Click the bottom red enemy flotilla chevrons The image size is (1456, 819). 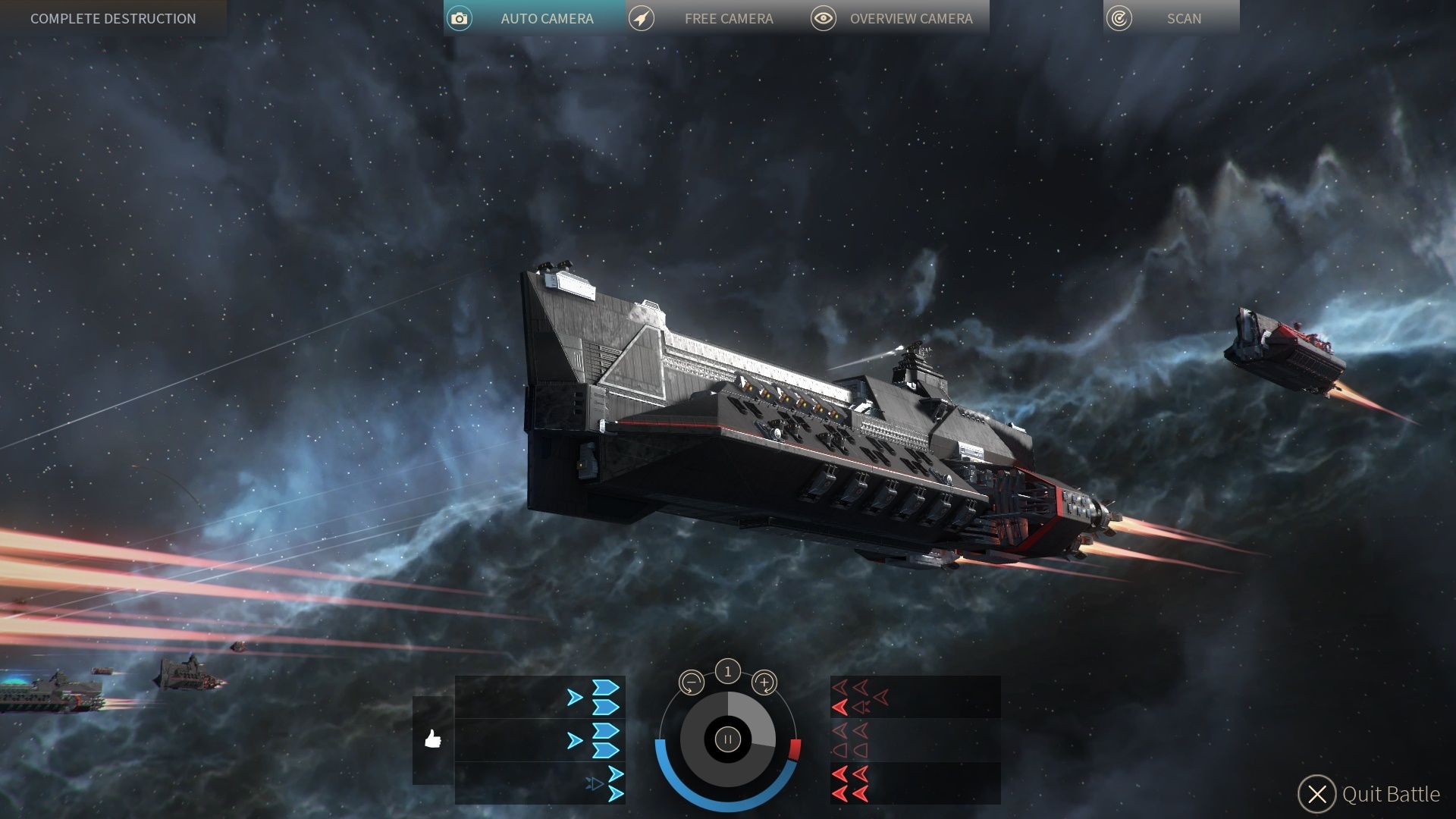click(849, 783)
